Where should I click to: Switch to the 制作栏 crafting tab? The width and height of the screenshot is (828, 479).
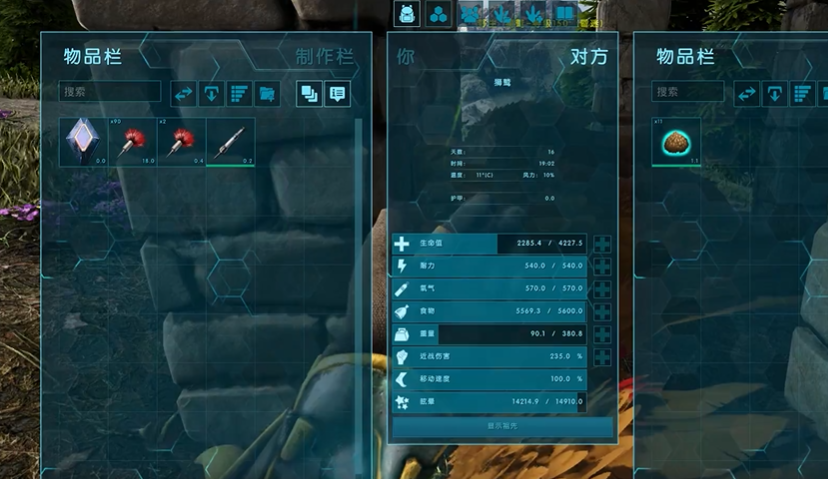pos(325,57)
